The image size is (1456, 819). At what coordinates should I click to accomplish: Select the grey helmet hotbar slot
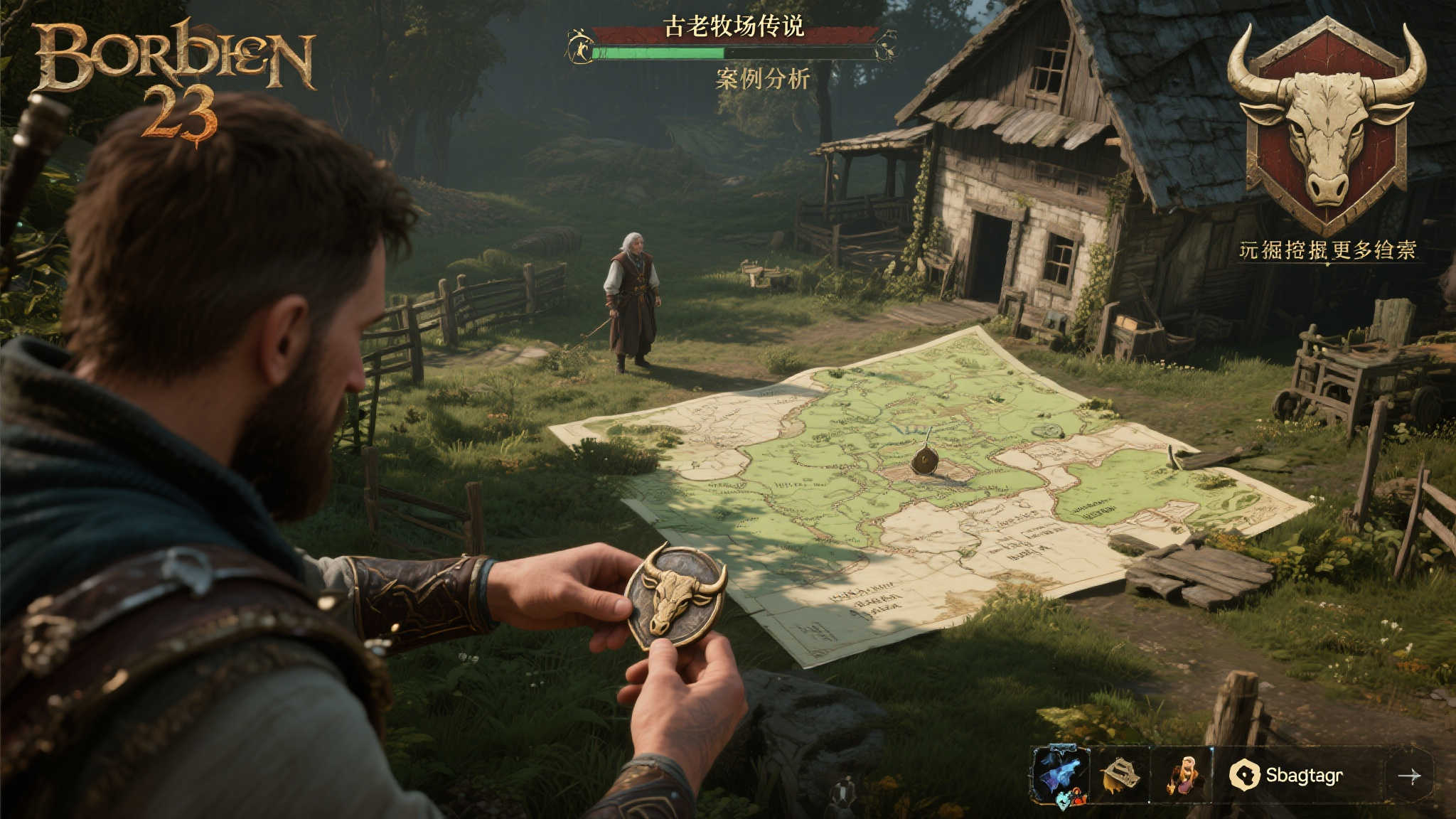(1119, 775)
